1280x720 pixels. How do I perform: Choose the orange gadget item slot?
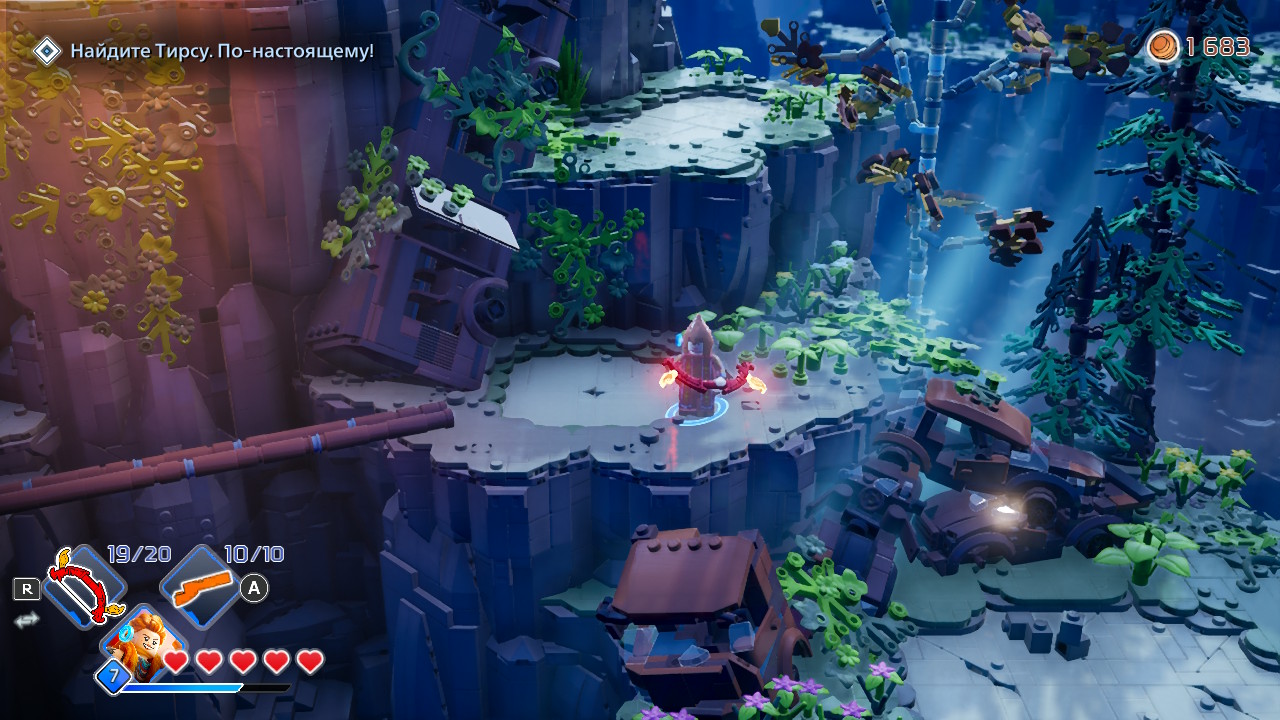[x=201, y=588]
